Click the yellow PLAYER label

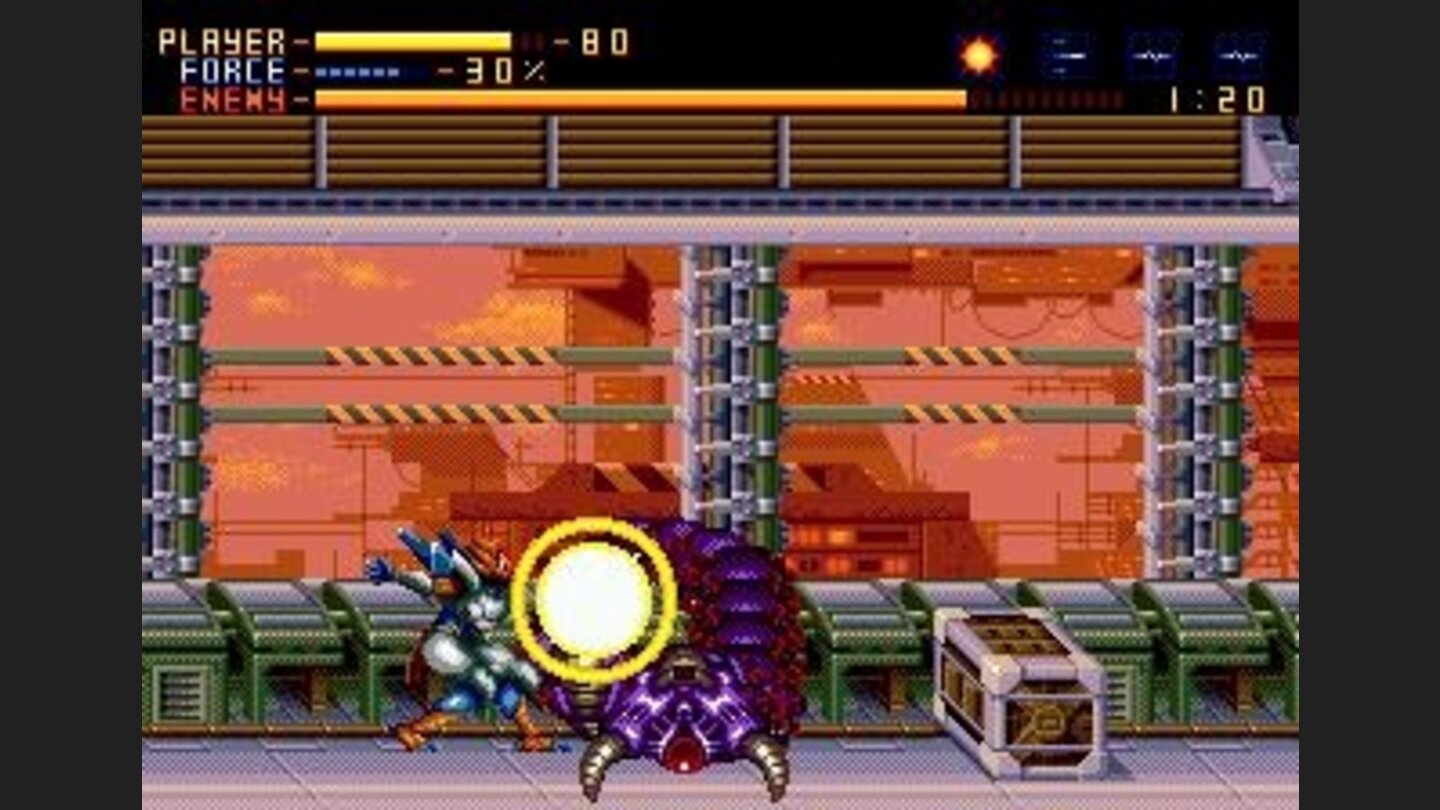pos(220,41)
